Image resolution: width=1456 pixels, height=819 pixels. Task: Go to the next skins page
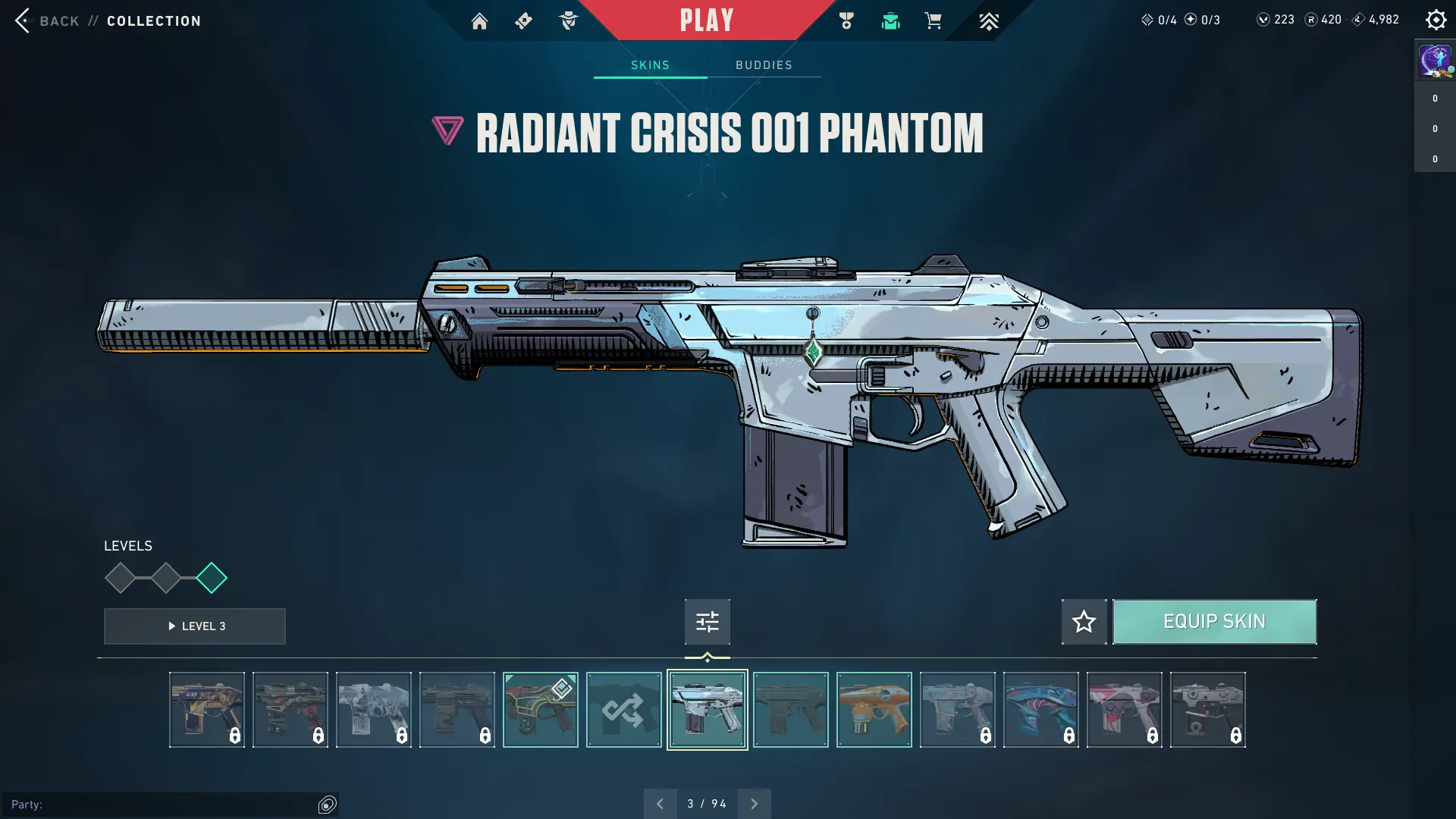point(754,804)
